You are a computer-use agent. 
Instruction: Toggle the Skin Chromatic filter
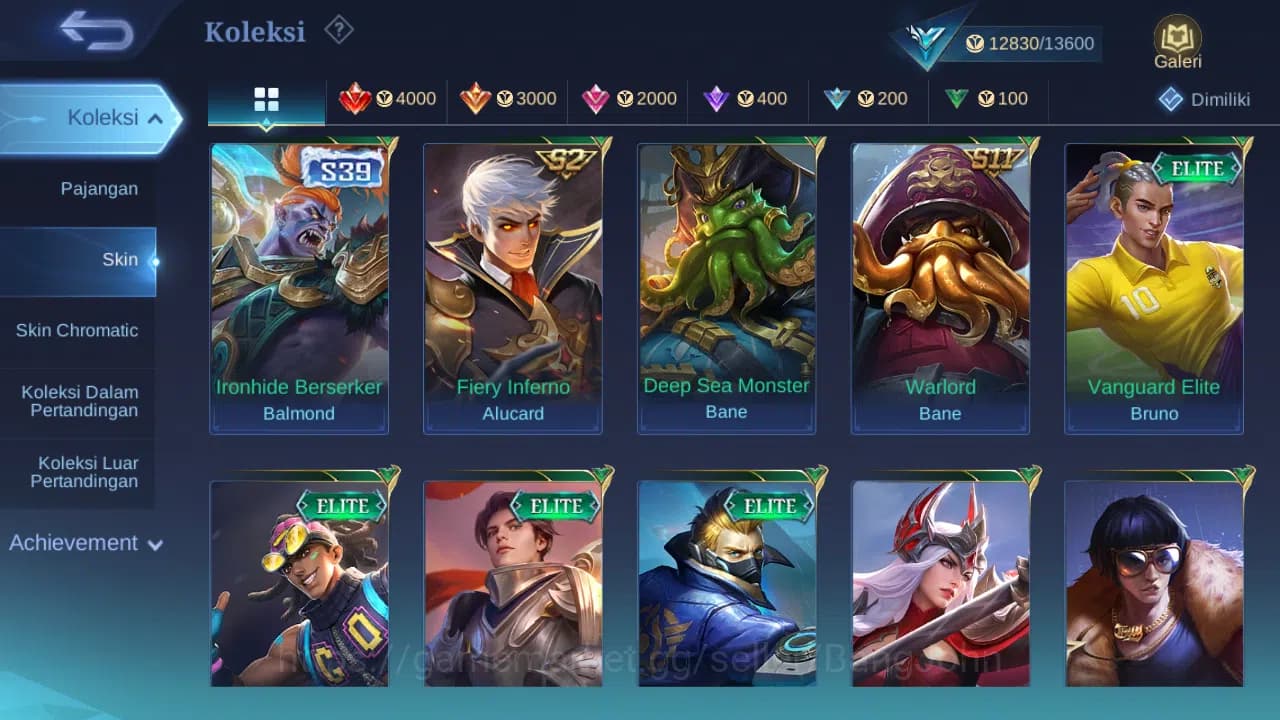(x=79, y=330)
